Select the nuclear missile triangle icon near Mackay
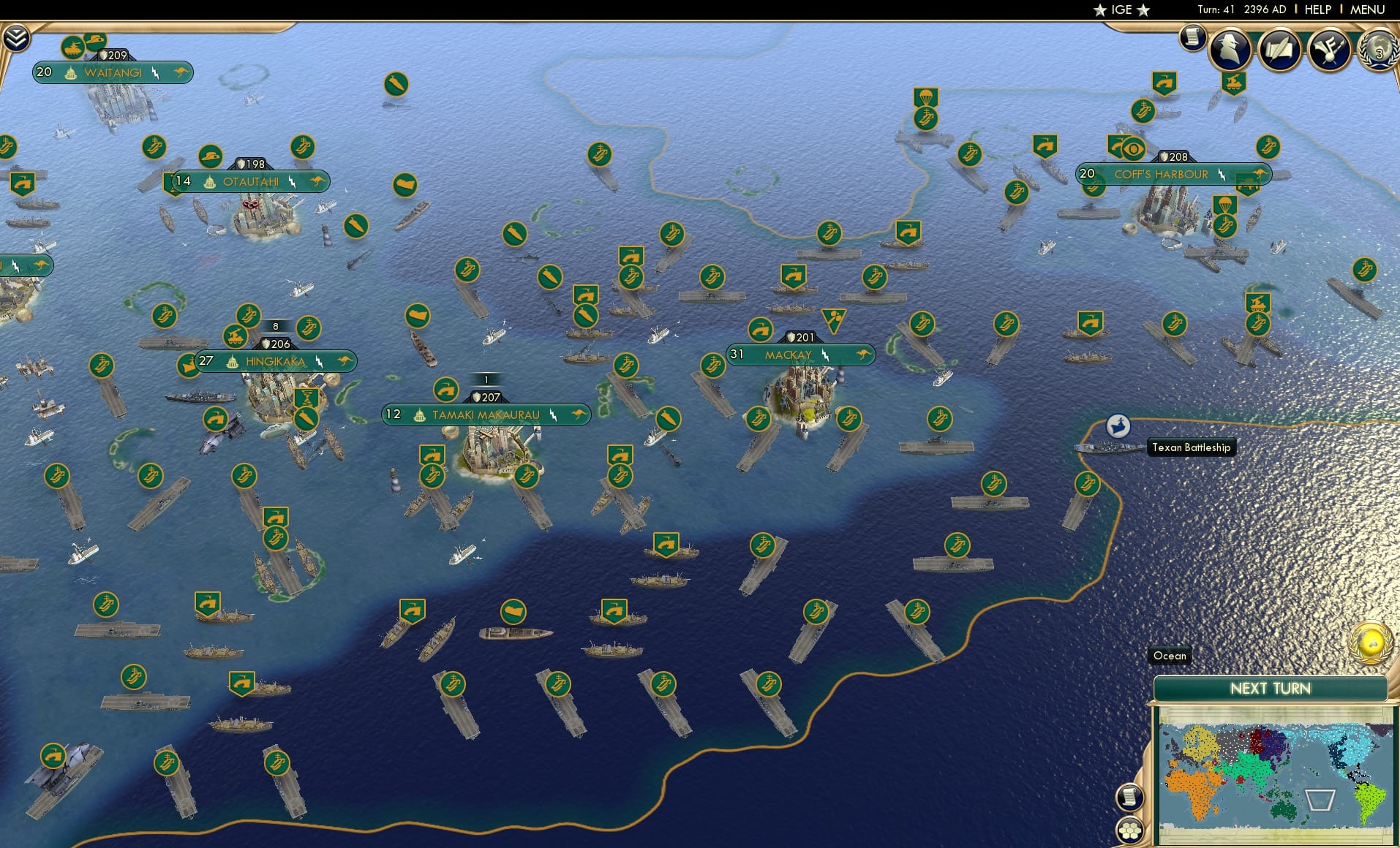1400x848 pixels. [834, 322]
